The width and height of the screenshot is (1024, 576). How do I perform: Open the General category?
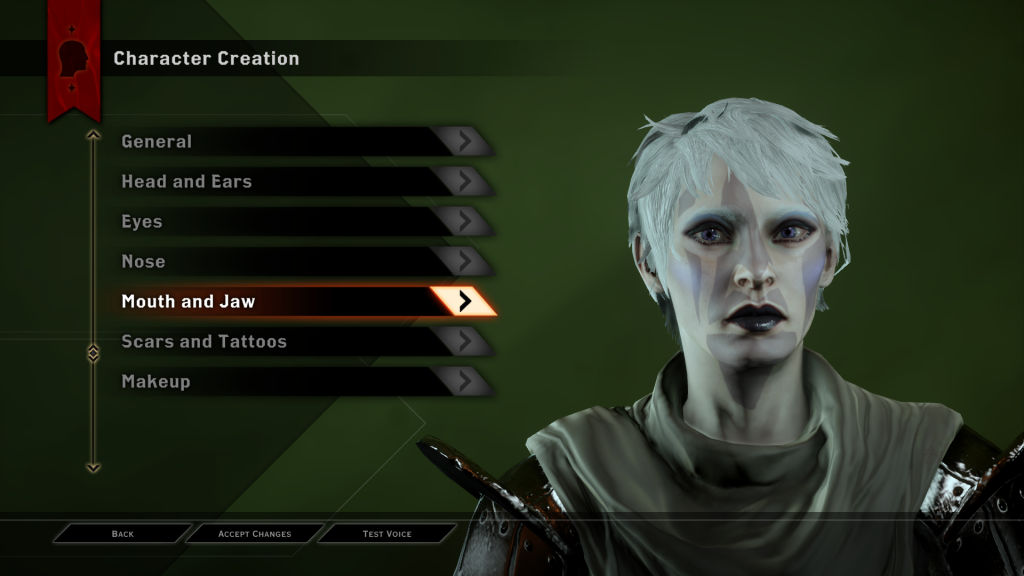300,142
